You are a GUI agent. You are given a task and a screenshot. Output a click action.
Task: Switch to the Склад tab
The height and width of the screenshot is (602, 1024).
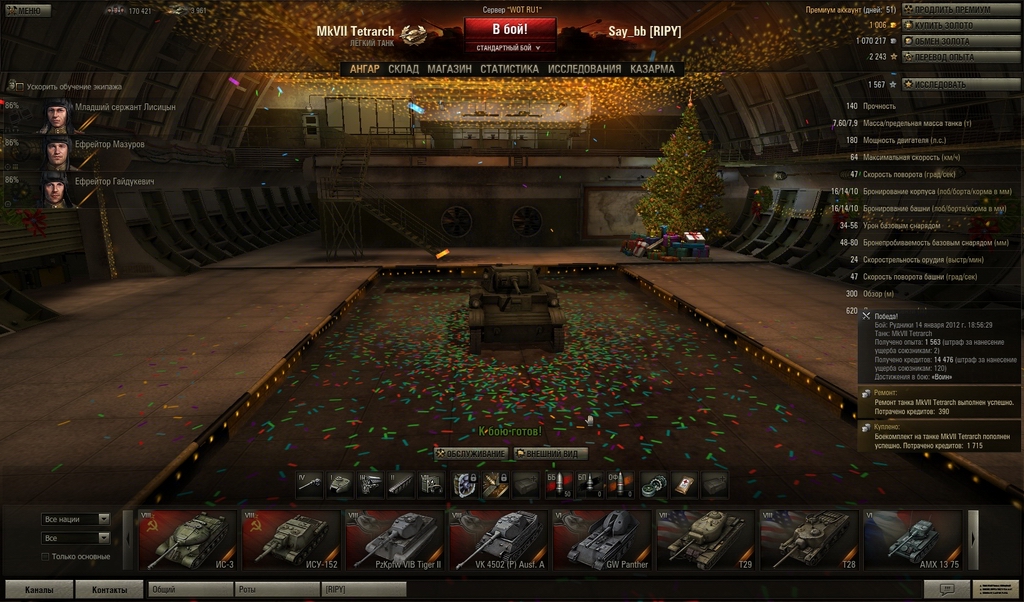pos(403,69)
